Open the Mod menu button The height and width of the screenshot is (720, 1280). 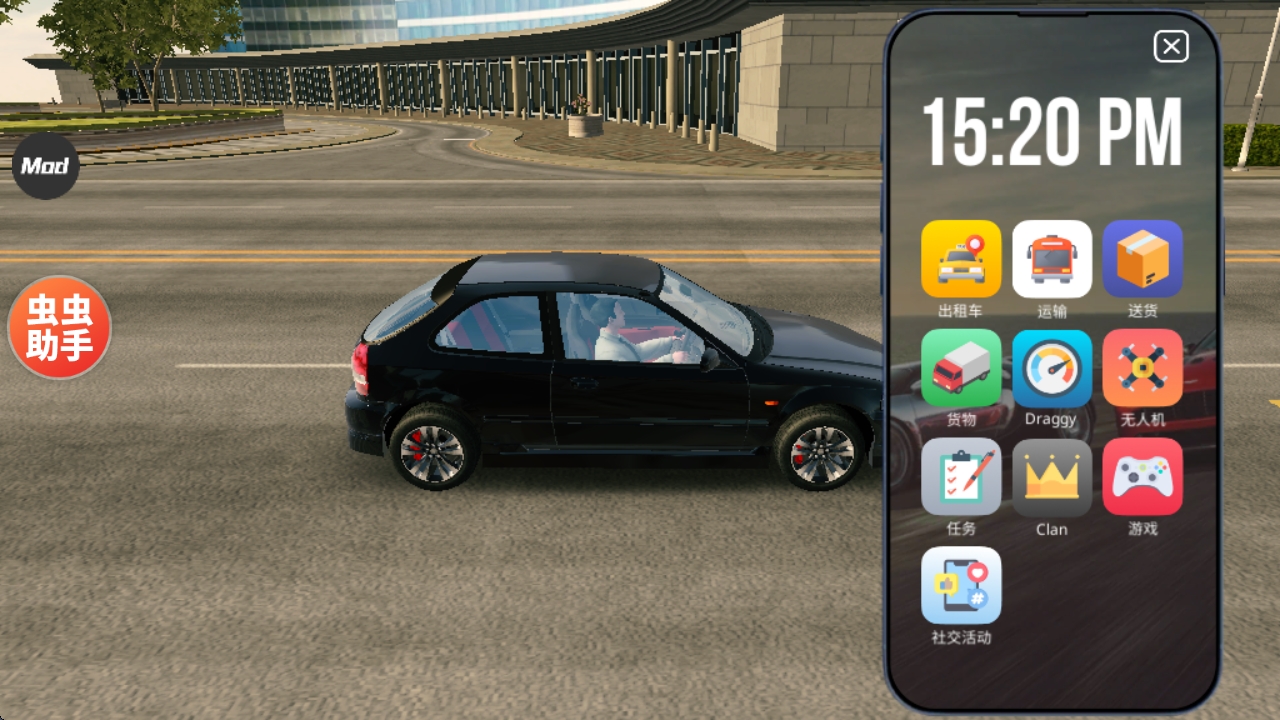point(46,166)
